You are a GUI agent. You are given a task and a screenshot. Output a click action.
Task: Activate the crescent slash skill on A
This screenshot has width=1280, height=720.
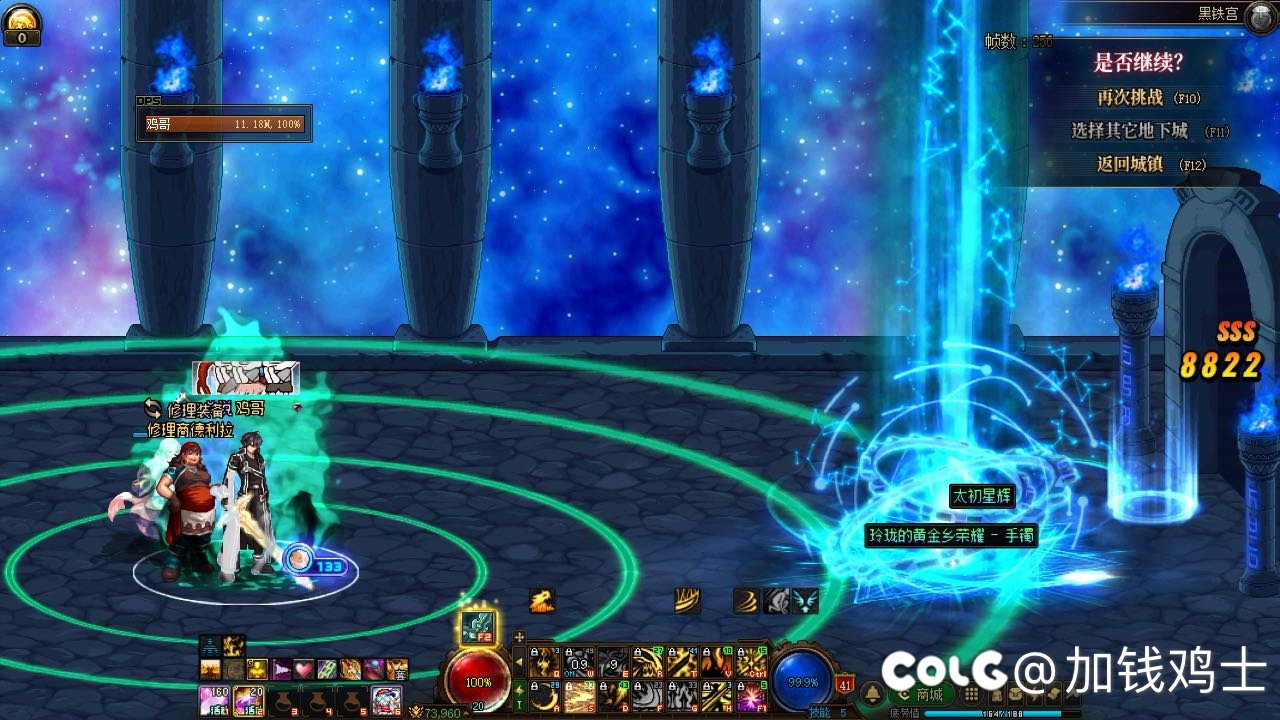545,695
